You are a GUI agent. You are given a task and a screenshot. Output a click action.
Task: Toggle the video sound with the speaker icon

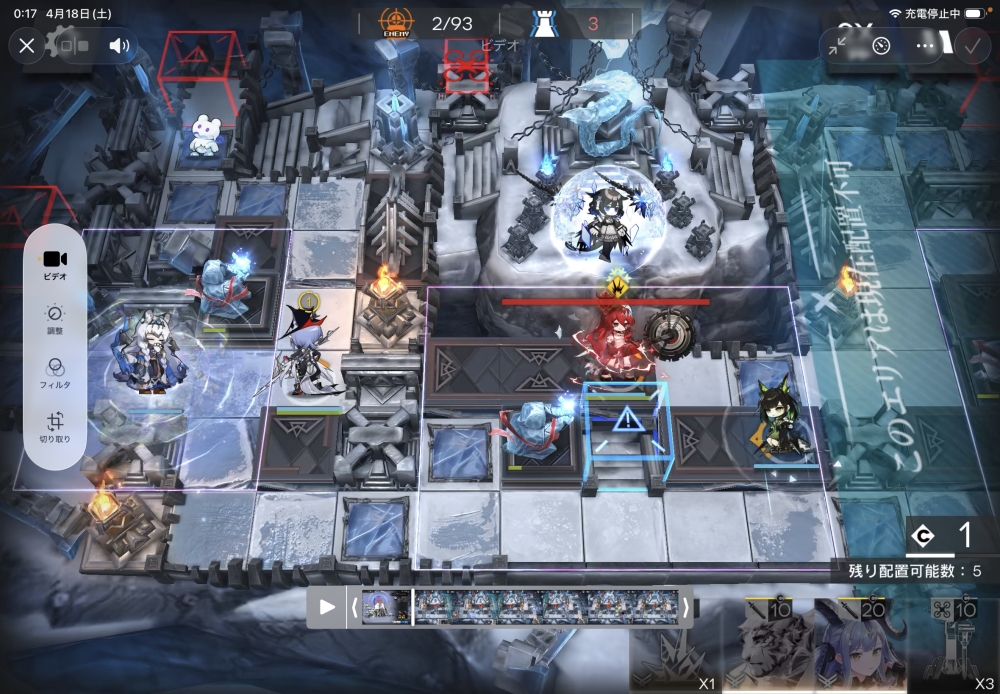pyautogui.click(x=120, y=46)
